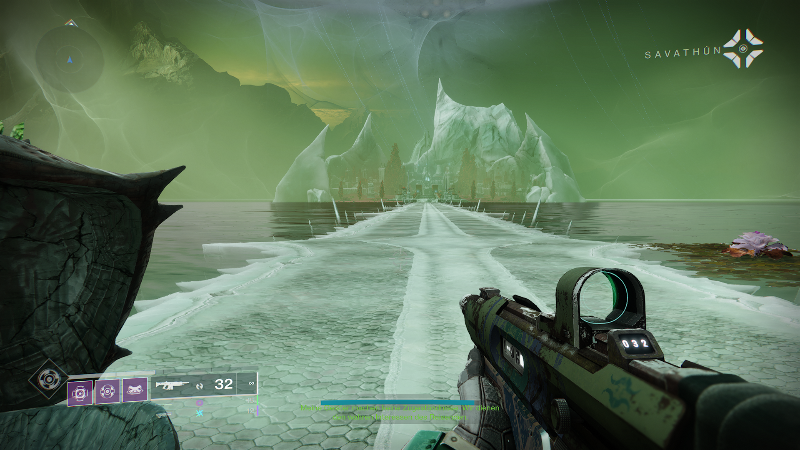
Task: Select the first purple ability icon
Action: [80, 389]
